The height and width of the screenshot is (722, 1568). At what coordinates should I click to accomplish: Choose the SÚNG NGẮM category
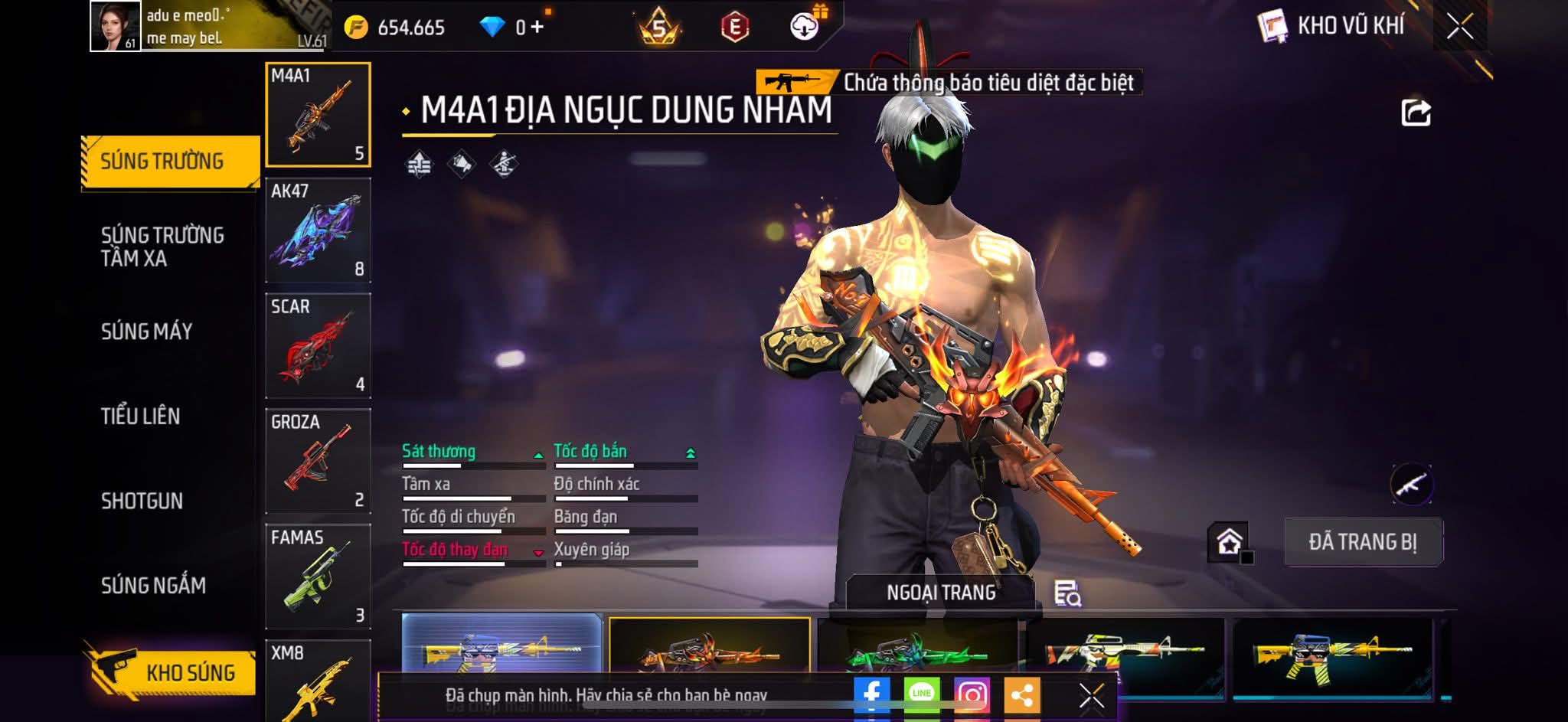click(x=154, y=586)
